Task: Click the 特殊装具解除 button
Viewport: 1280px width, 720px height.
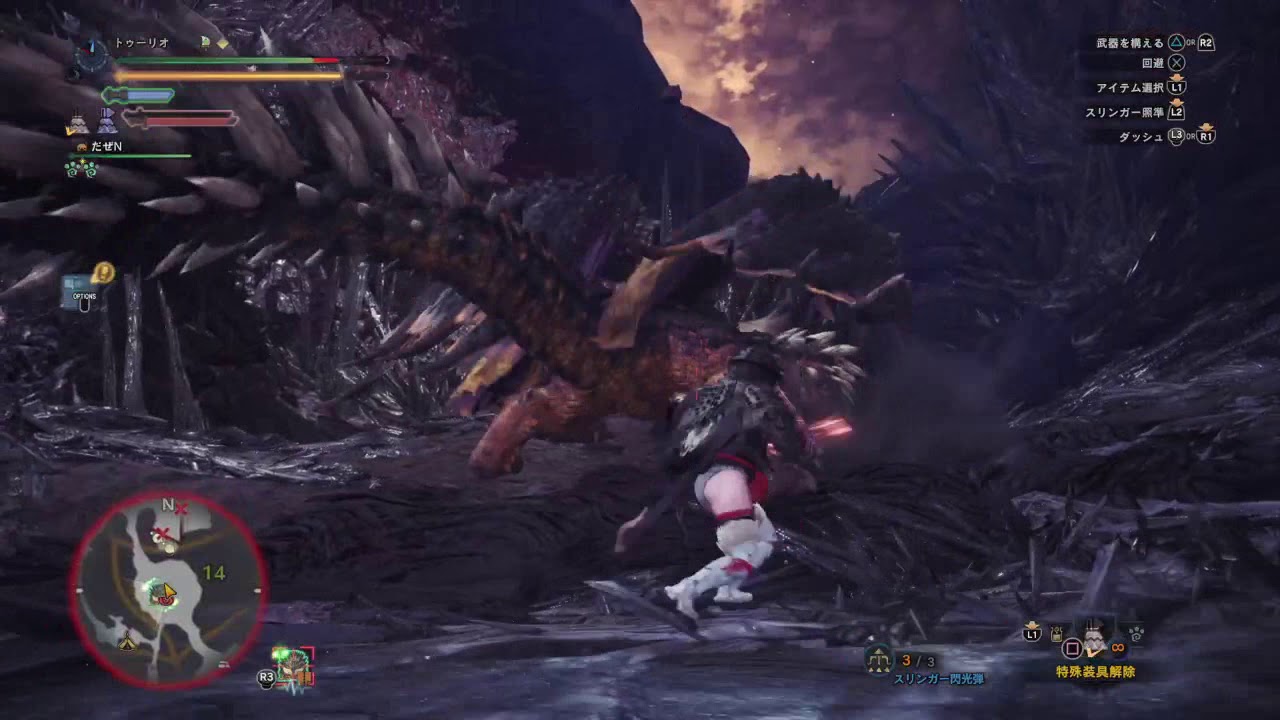Action: [x=1096, y=670]
